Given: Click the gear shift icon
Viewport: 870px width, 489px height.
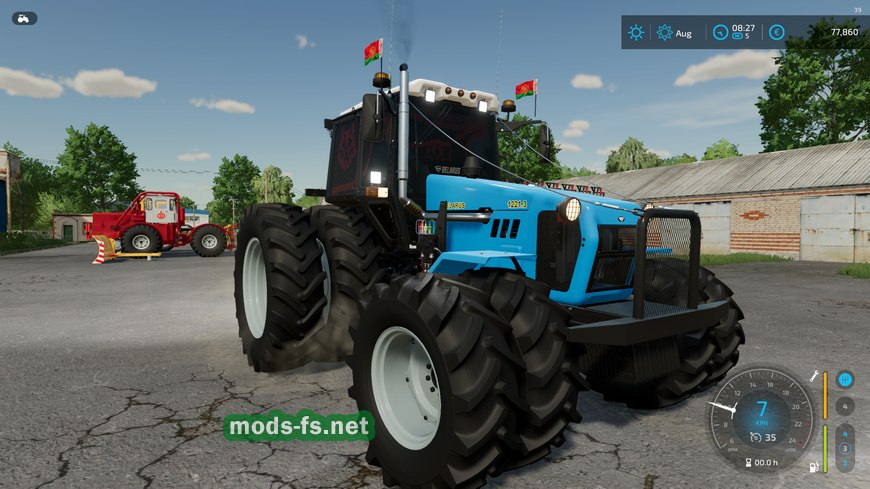Looking at the screenshot, I should (x=845, y=379).
